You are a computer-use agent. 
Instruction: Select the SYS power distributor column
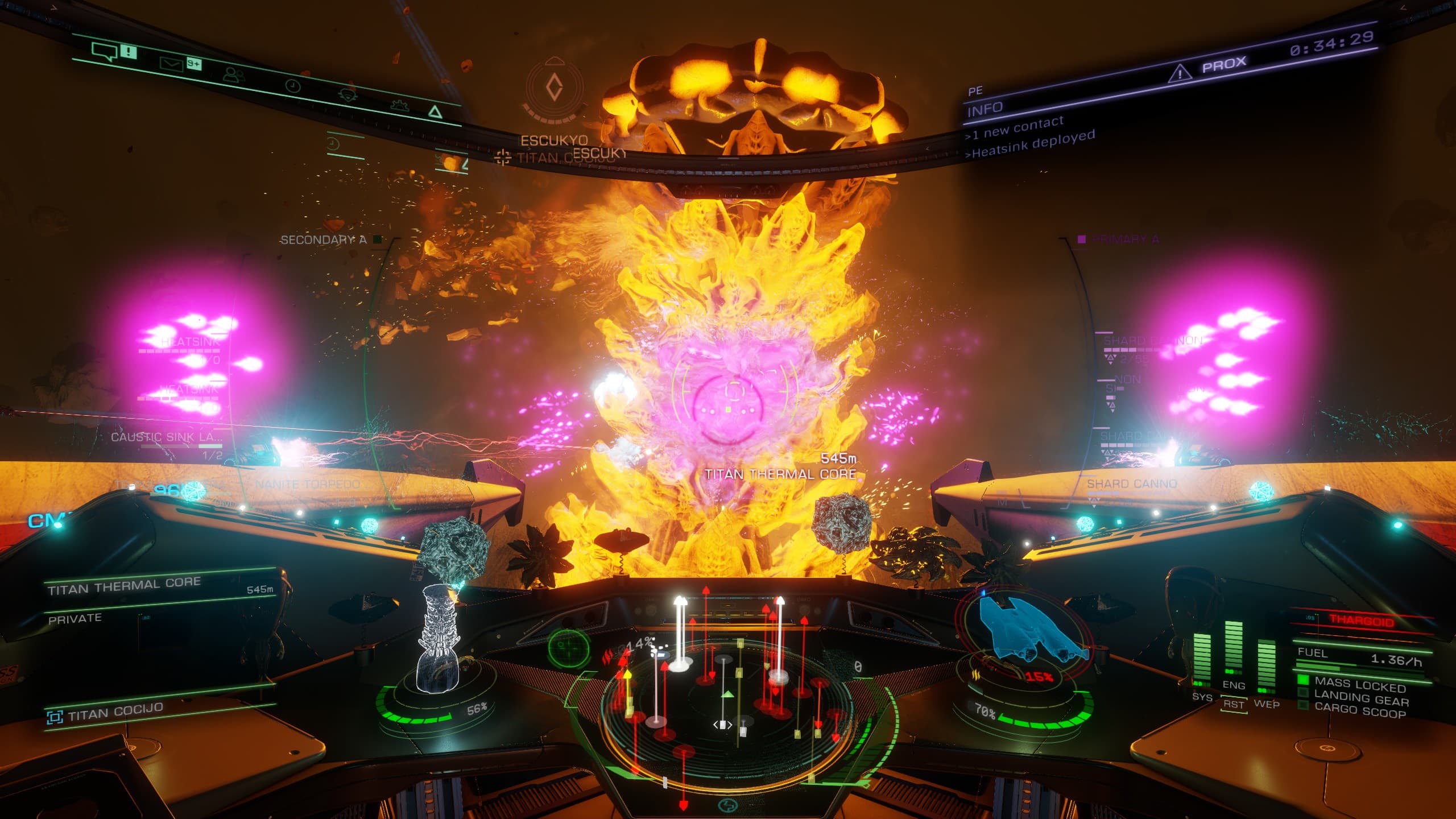pos(1202,659)
